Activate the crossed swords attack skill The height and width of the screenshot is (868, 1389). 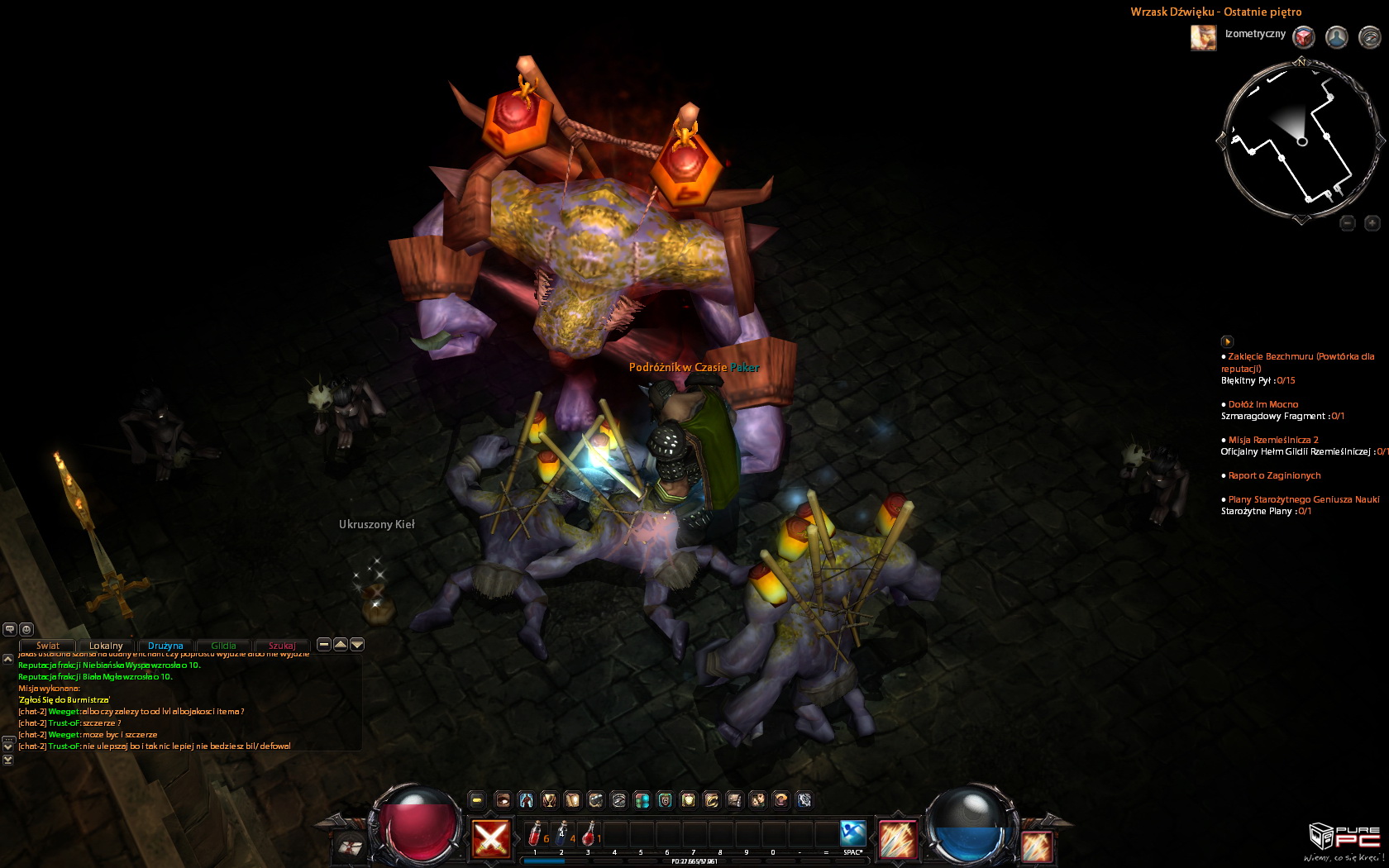coord(490,839)
